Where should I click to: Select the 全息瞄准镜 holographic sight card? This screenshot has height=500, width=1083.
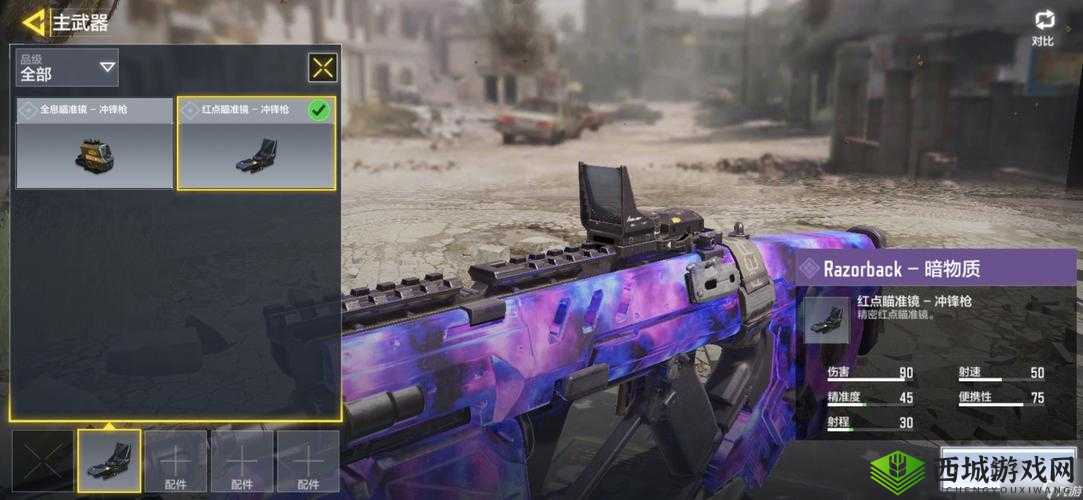click(95, 143)
